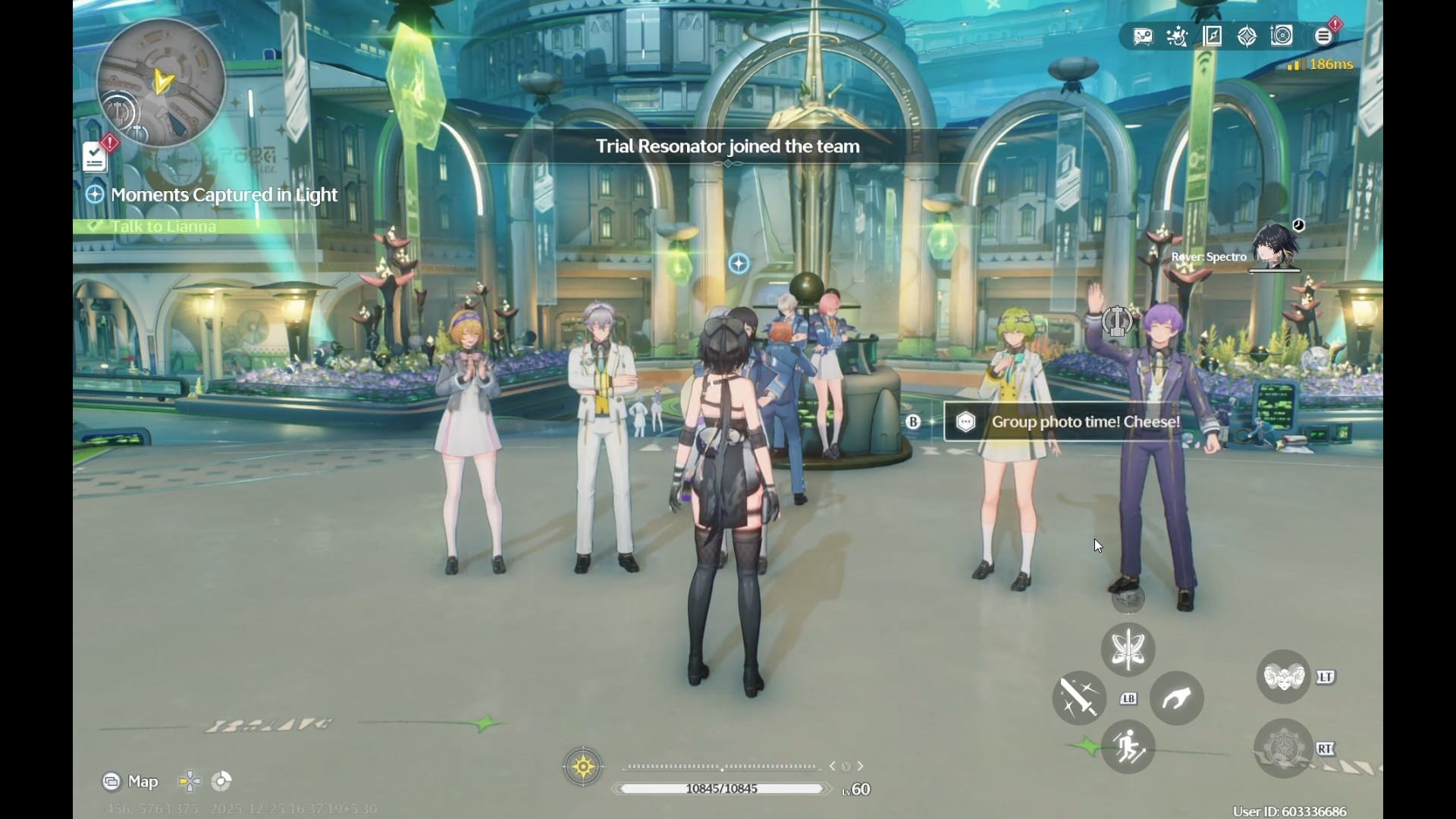
Task: Switch to Rover: Spectro portrait
Action: tap(1275, 246)
